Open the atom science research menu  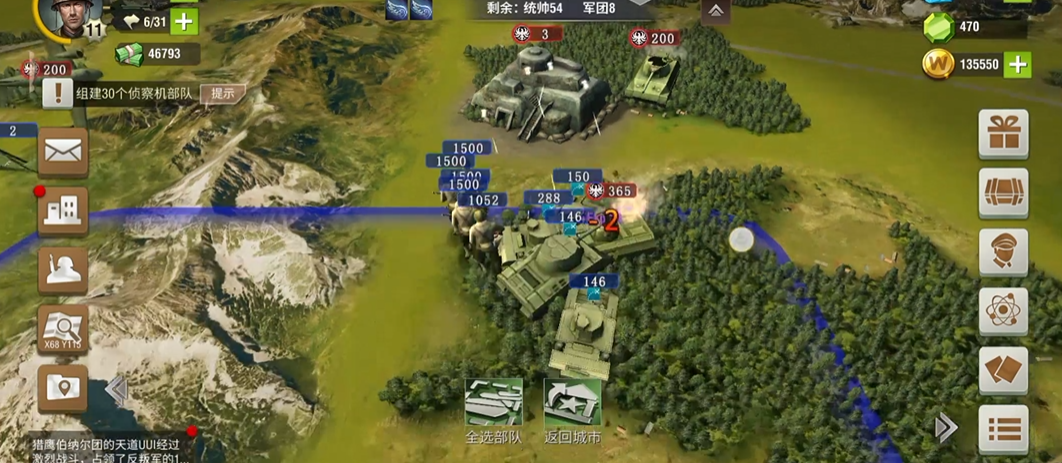(x=1002, y=311)
